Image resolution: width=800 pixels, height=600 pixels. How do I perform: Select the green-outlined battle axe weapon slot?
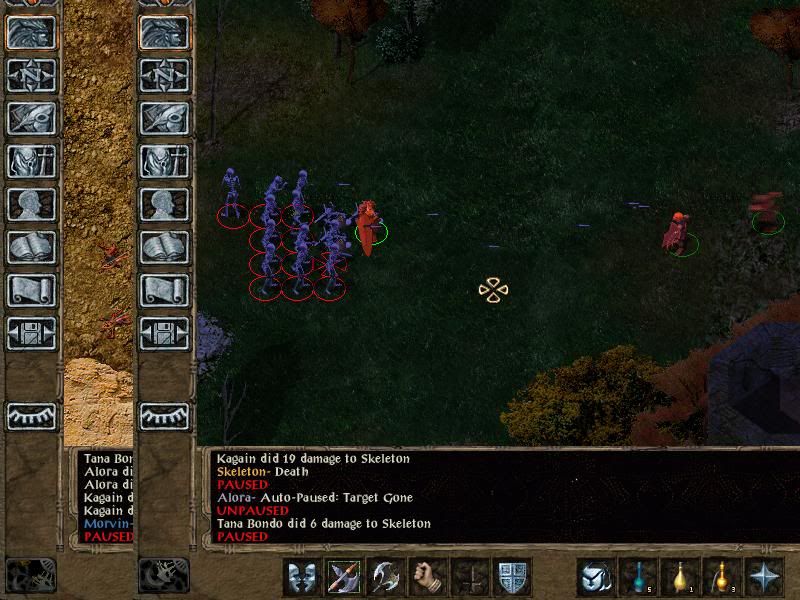pyautogui.click(x=344, y=578)
